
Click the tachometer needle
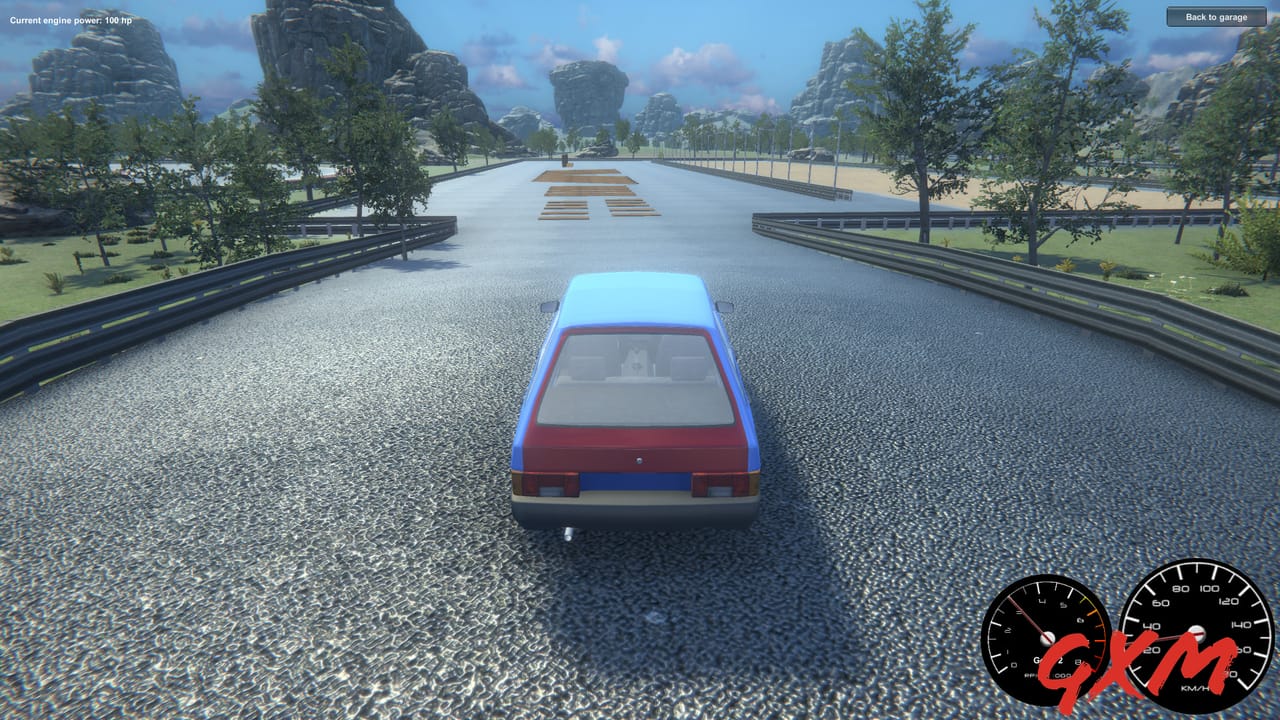[x=1027, y=616]
